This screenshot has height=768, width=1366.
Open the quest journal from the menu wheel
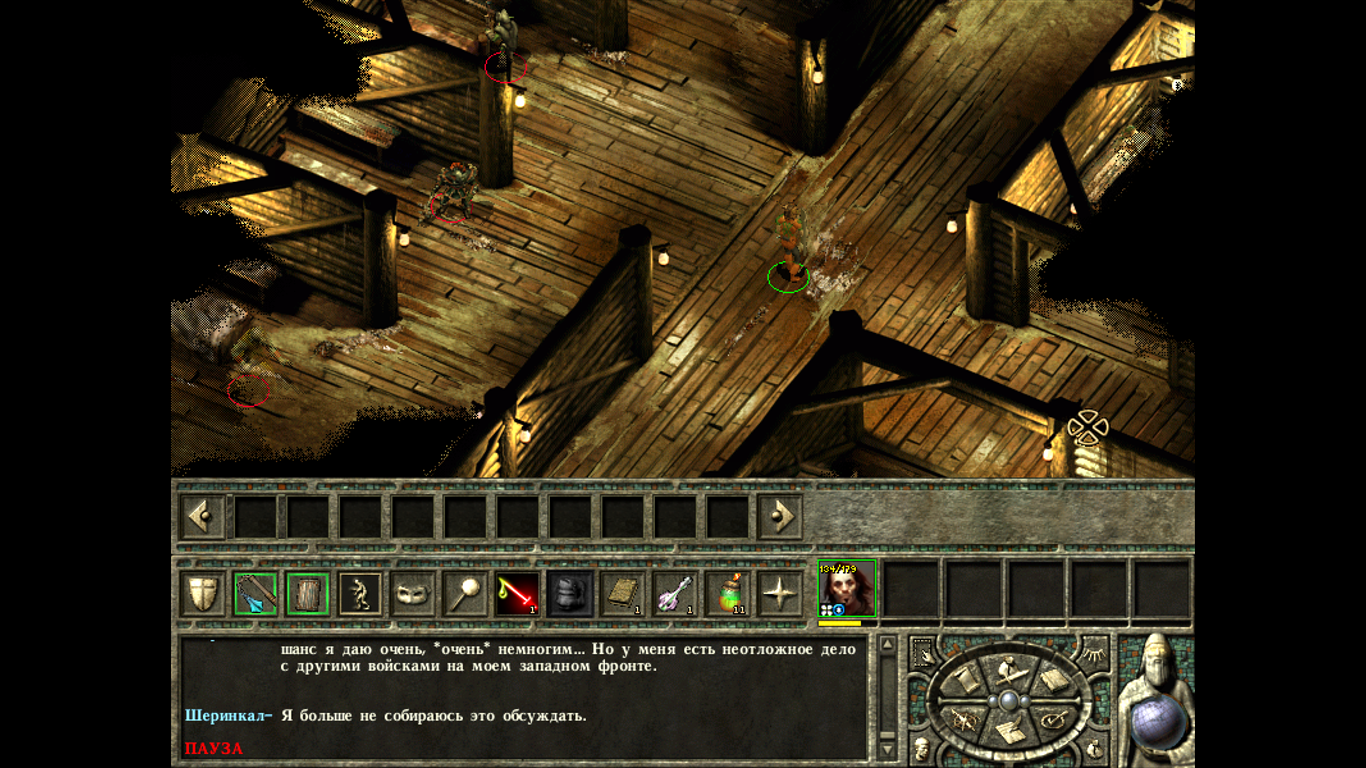pyautogui.click(x=1010, y=730)
